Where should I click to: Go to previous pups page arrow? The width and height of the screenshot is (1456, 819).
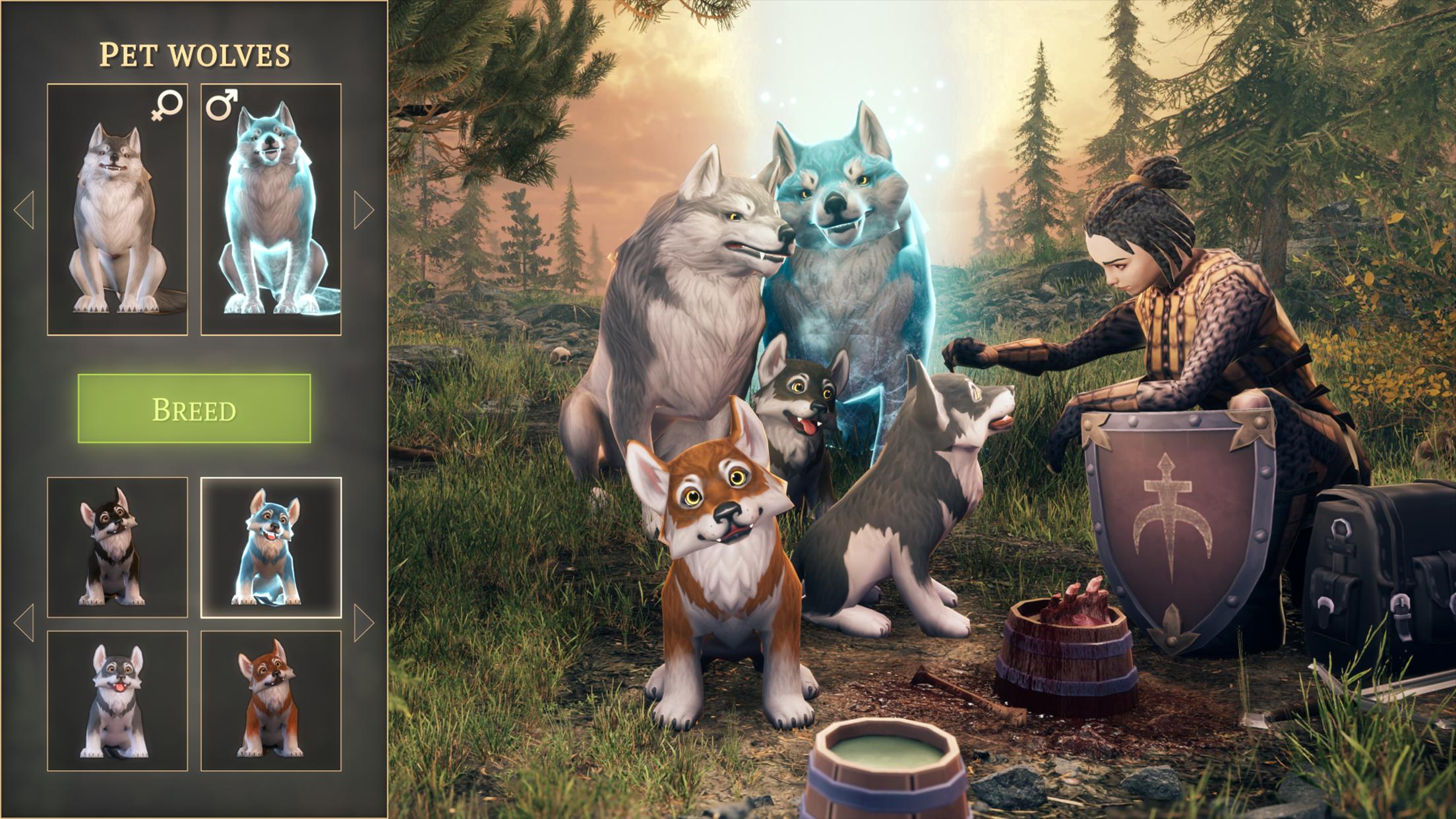24,623
